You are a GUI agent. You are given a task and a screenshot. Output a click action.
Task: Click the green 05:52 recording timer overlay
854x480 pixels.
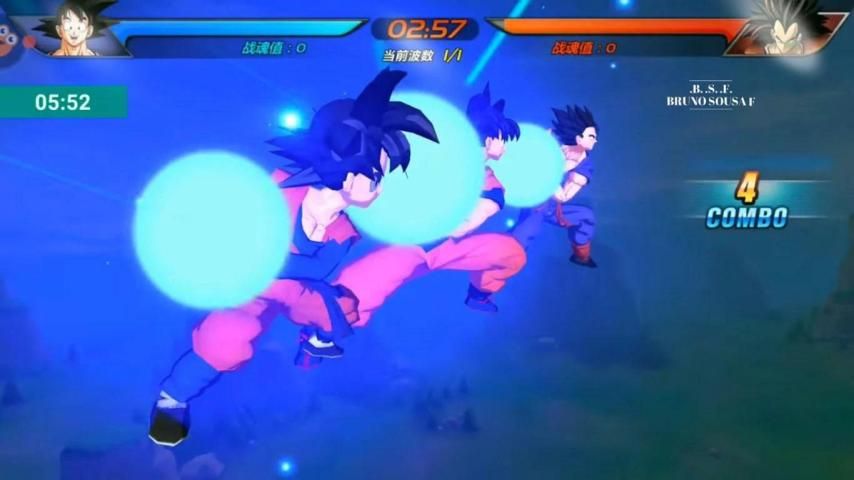63,102
